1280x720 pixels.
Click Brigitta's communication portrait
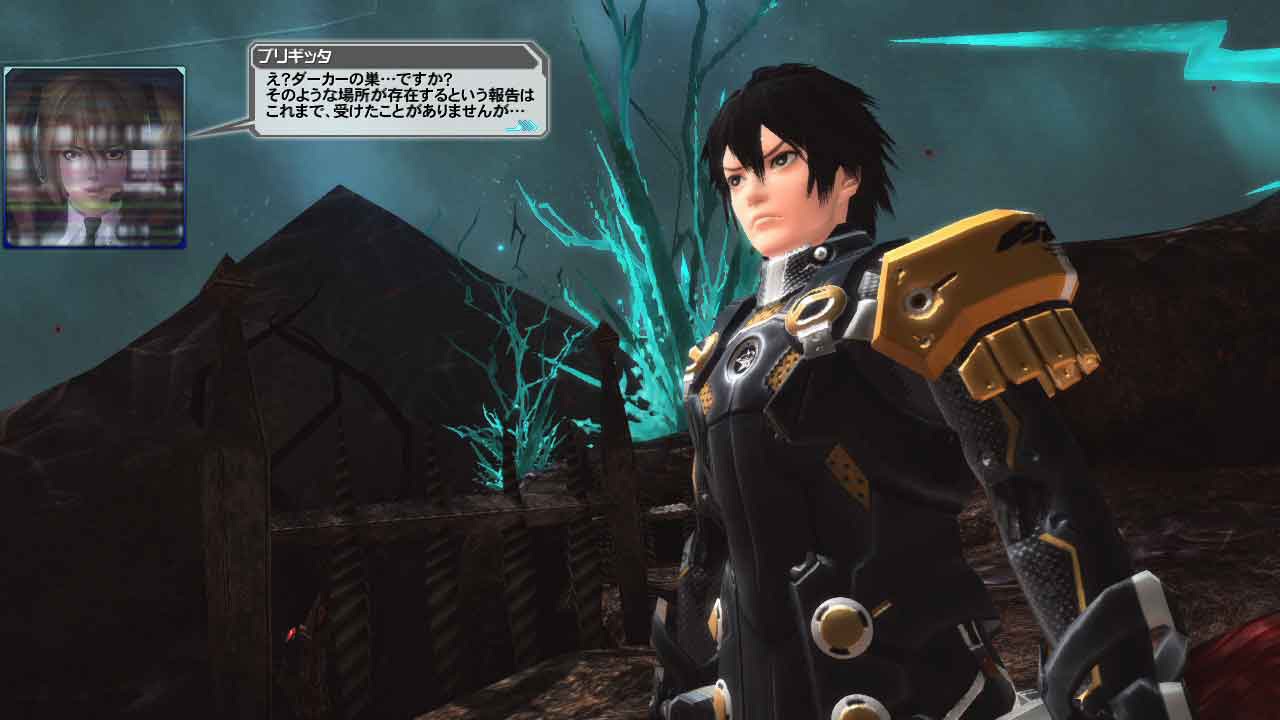coord(94,157)
